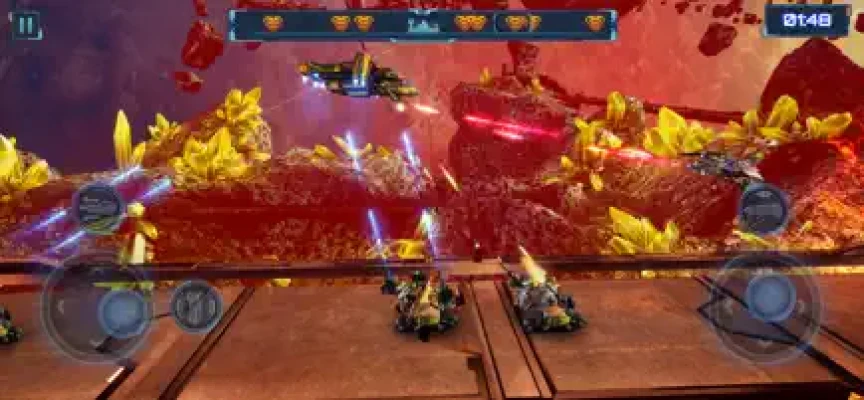Image resolution: width=864 pixels, height=400 pixels.
Task: Tap the left movement joystick thumb
Action: pyautogui.click(x=122, y=311)
